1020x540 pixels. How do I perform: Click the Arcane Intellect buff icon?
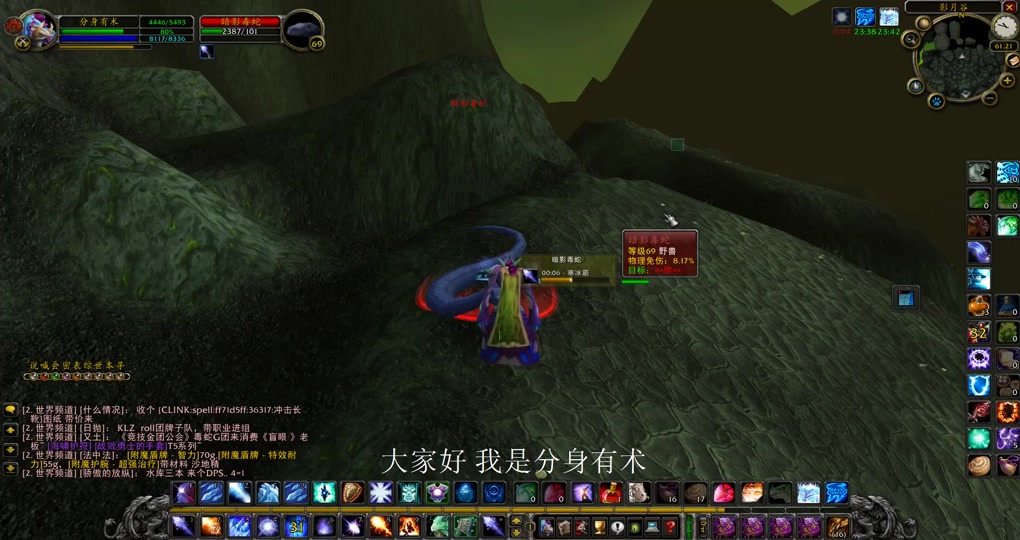(865, 17)
